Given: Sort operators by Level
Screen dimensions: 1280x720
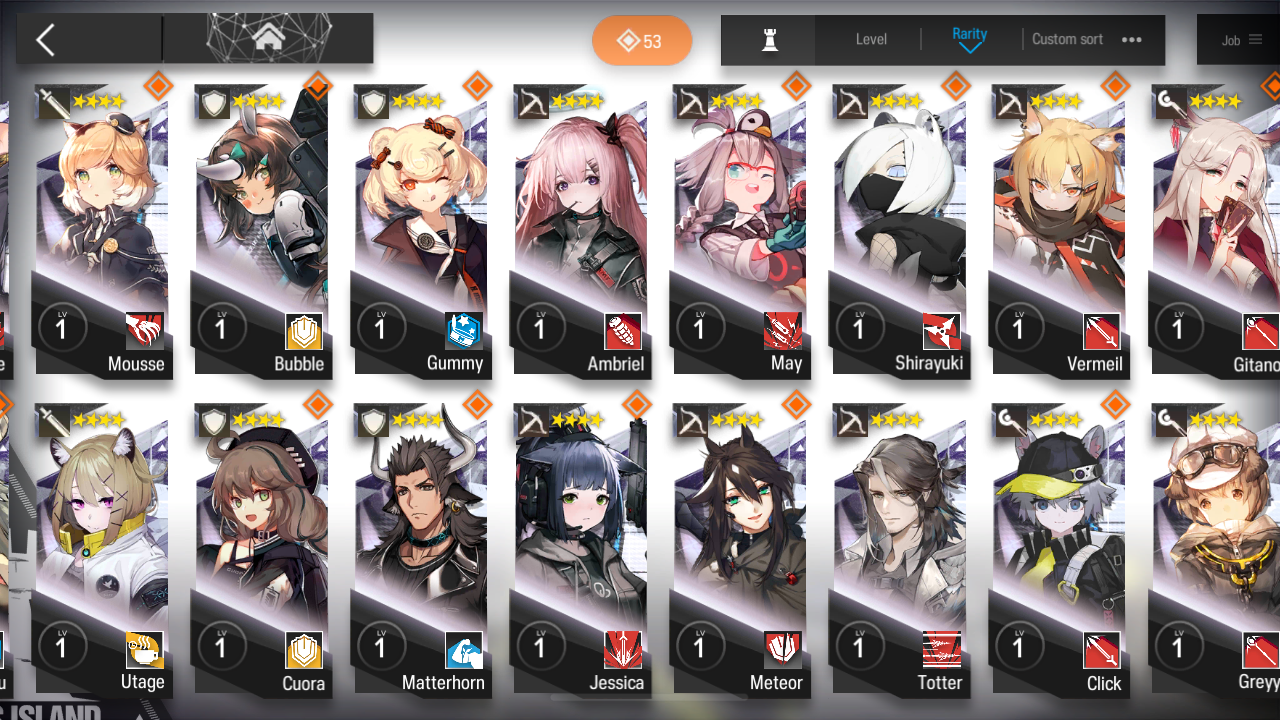Looking at the screenshot, I should 871,40.
